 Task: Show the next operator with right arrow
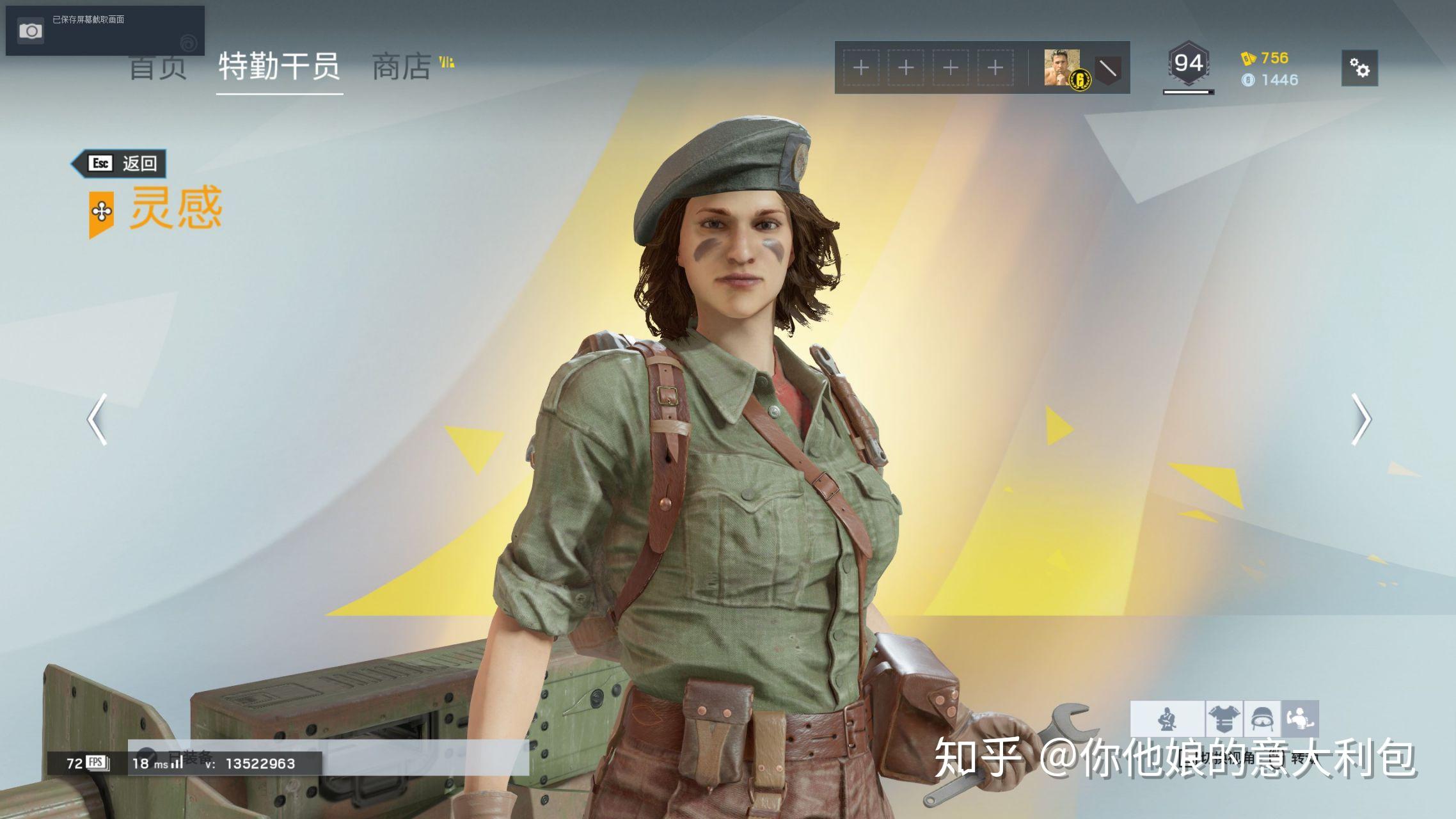tap(1360, 419)
